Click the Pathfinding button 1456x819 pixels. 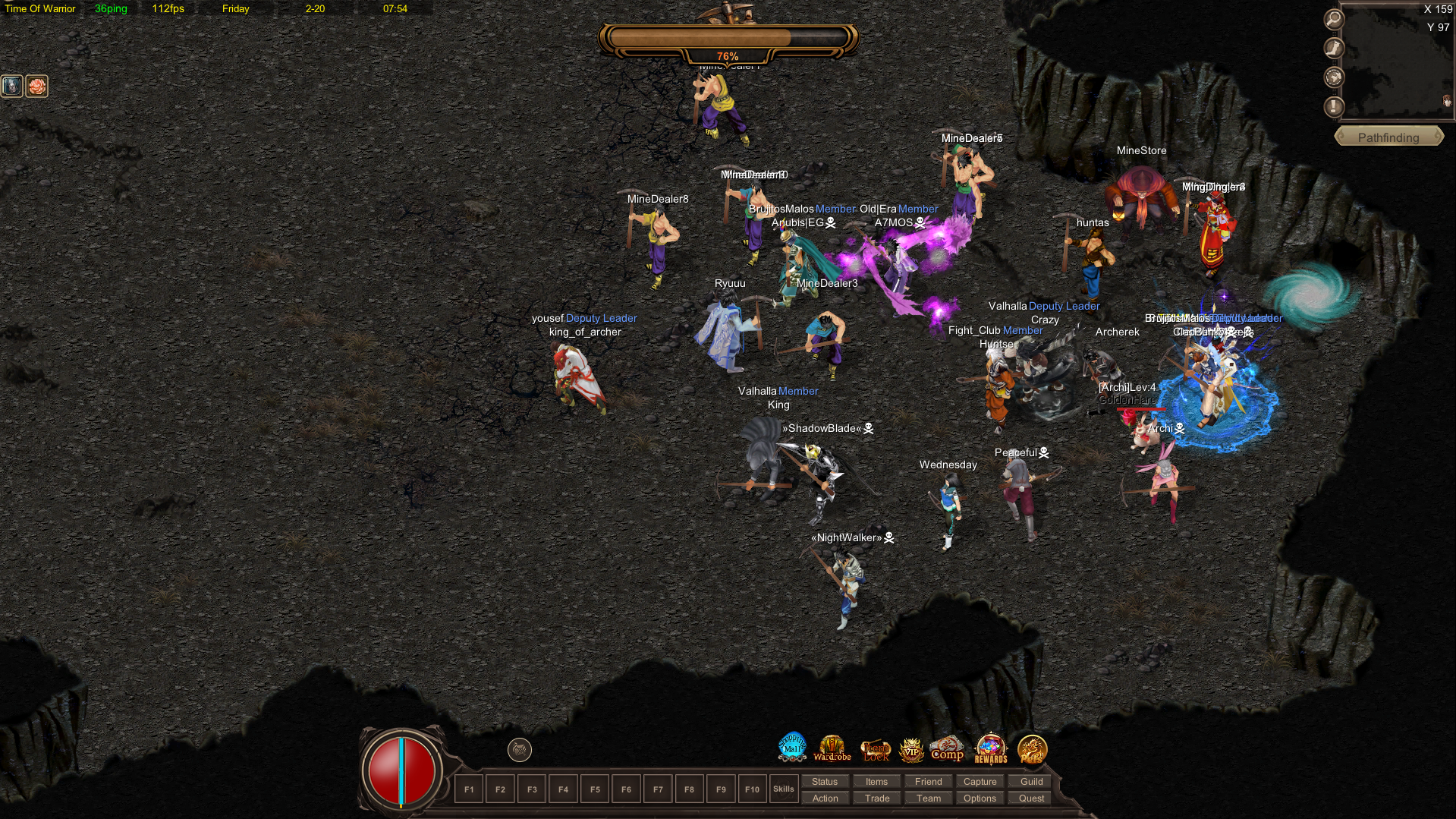[1388, 137]
